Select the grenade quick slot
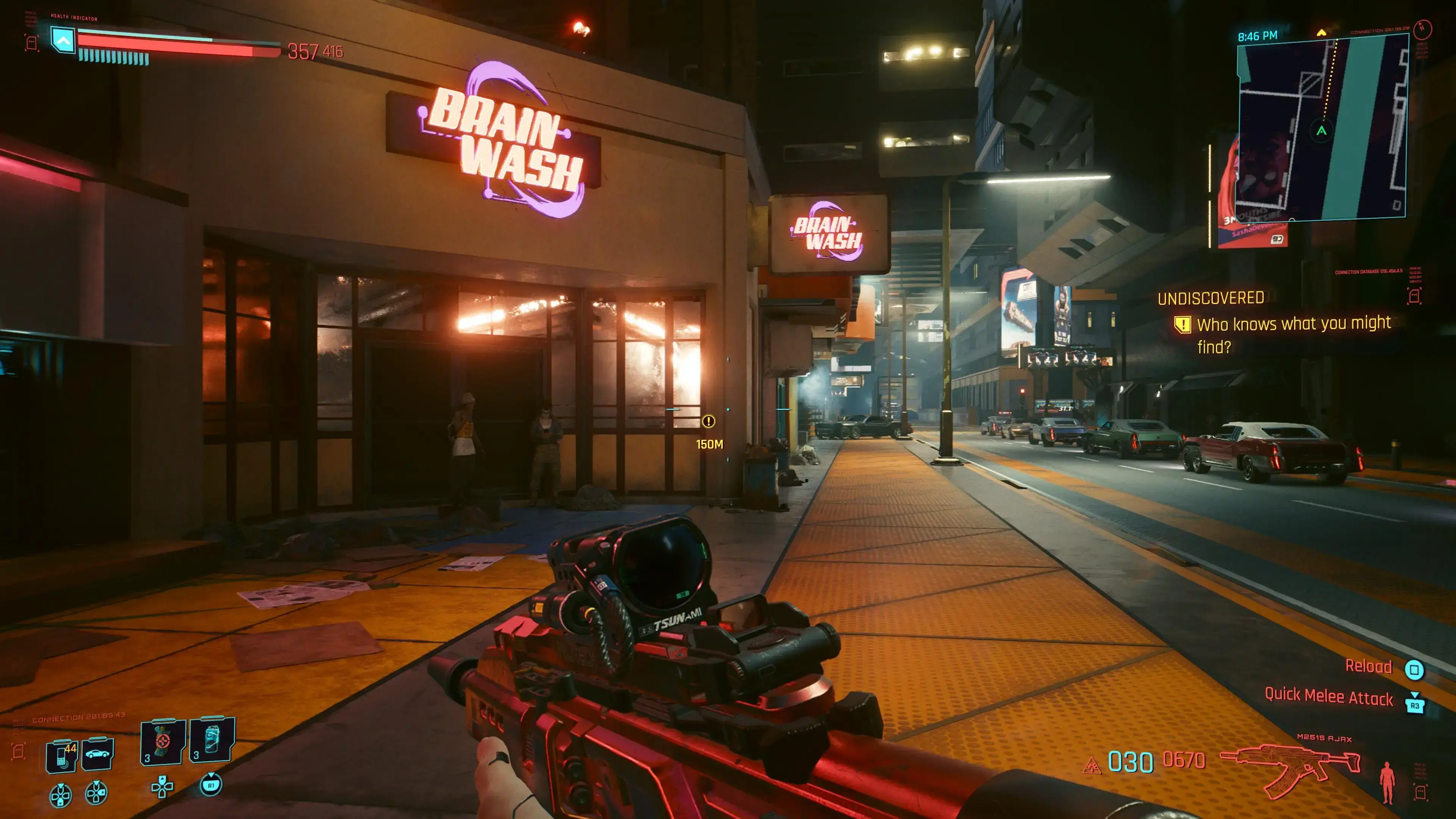This screenshot has width=1456, height=819. (x=163, y=742)
